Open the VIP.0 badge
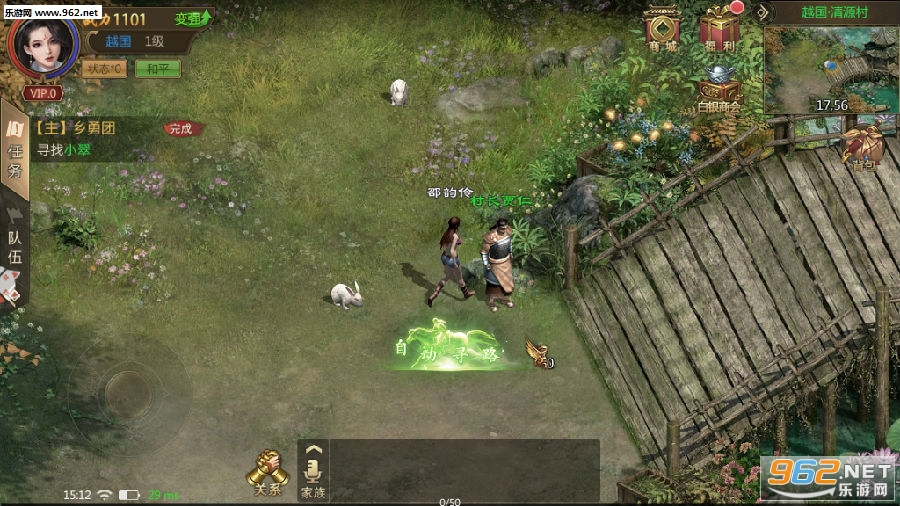900x506 pixels. point(43,93)
